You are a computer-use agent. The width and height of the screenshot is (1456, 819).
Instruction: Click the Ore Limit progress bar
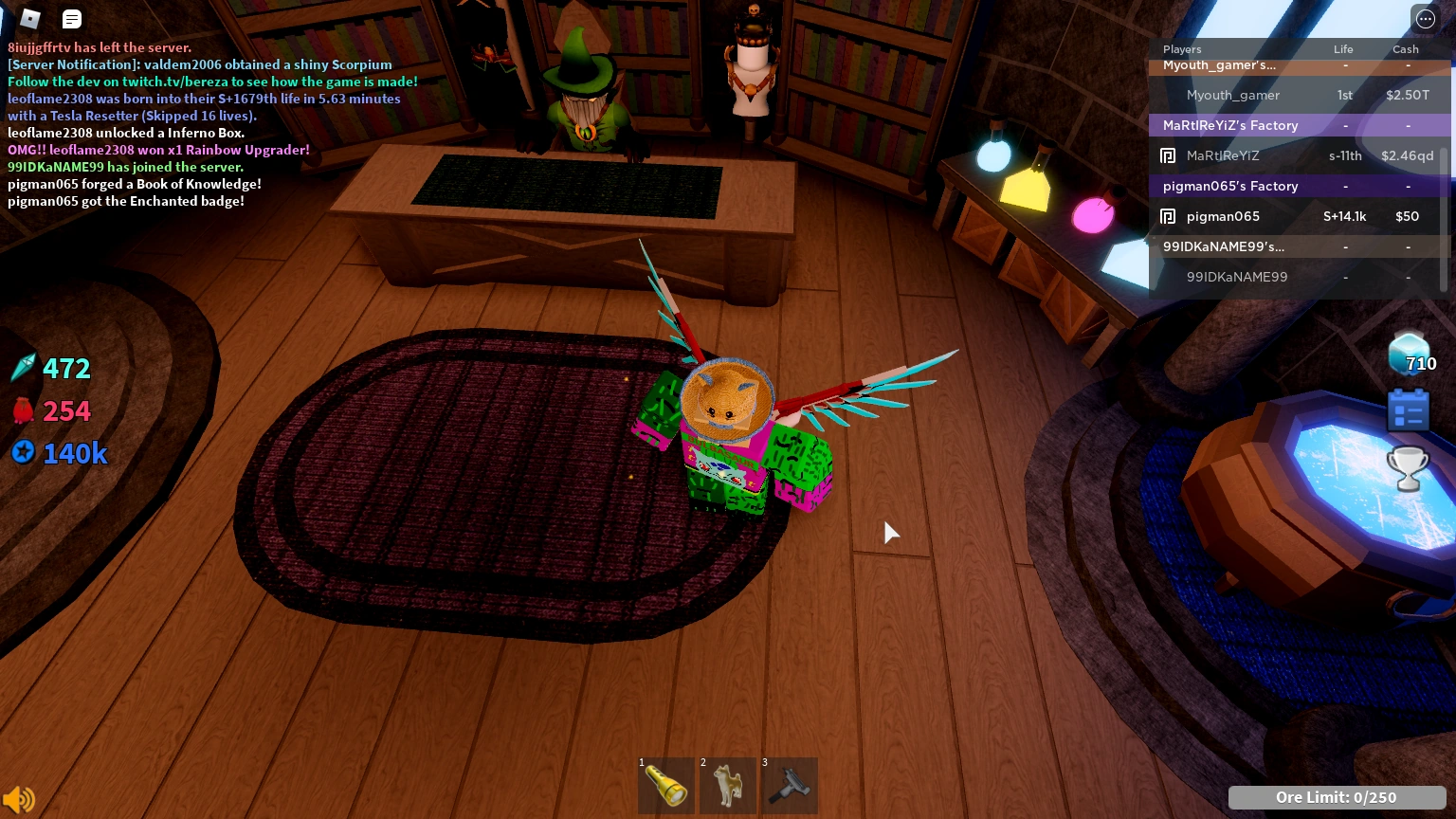click(x=1337, y=797)
